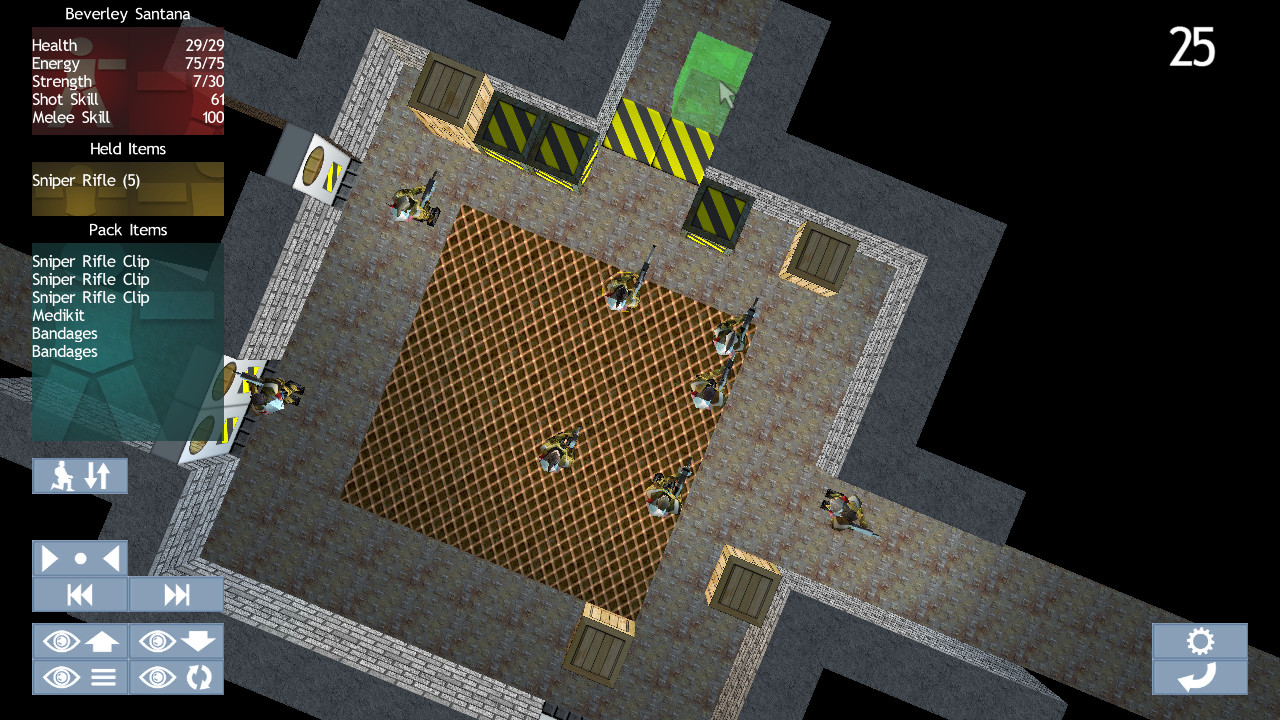This screenshot has height=720, width=1280.
Task: Select next unit with skip-forward icon
Action: coord(176,594)
